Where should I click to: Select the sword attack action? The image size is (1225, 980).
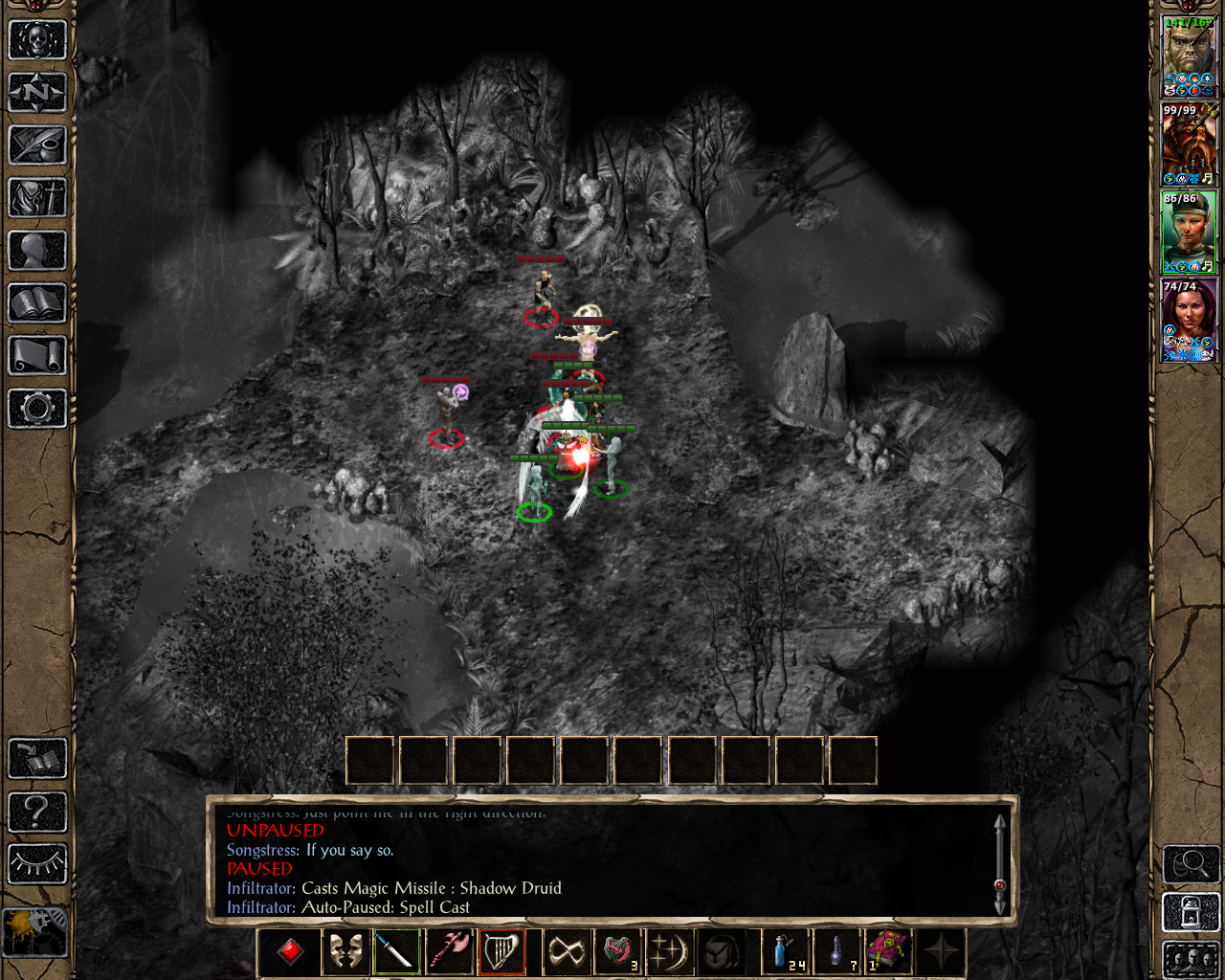[x=397, y=951]
